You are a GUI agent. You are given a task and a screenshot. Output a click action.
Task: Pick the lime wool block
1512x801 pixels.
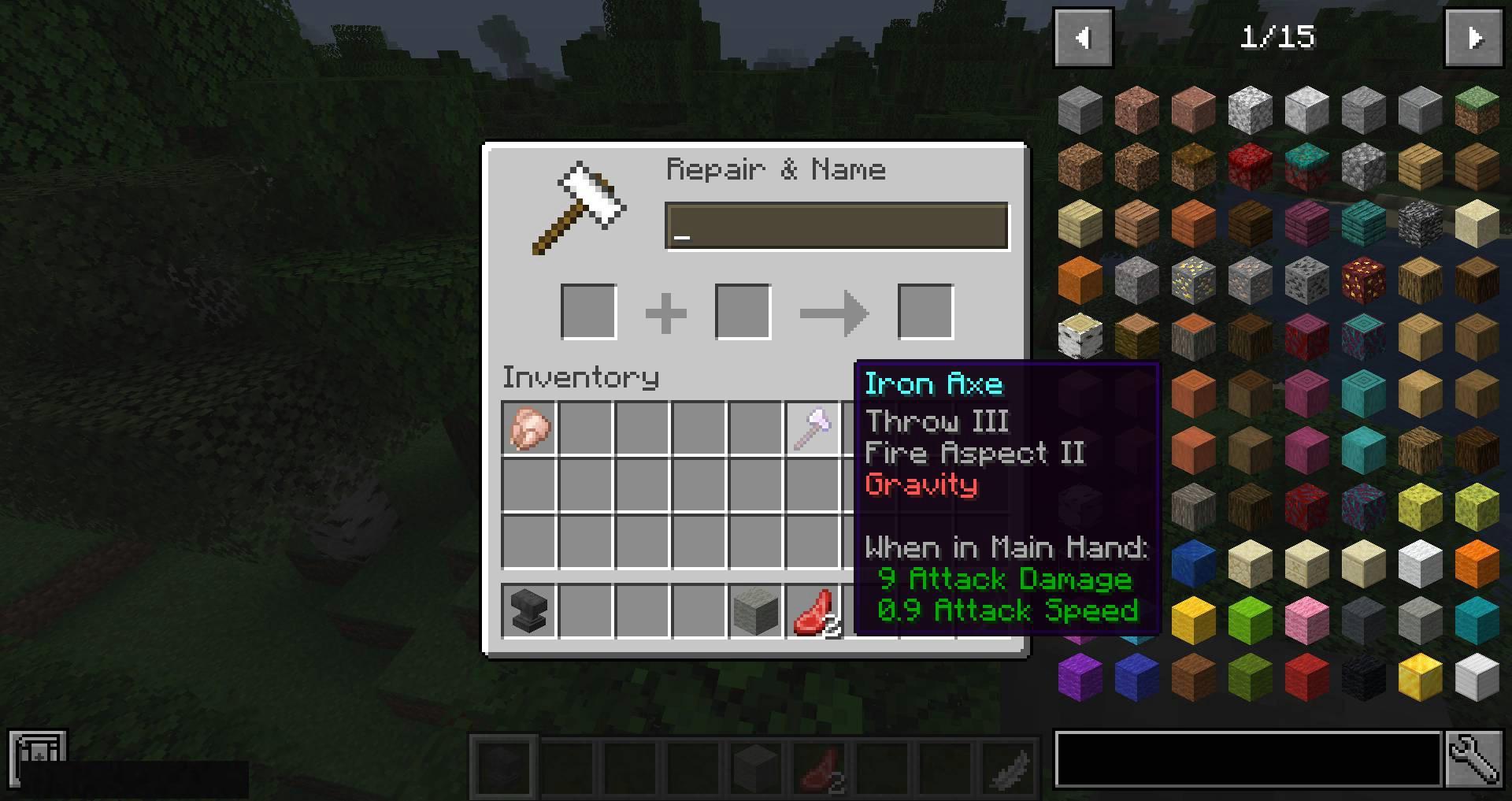[1250, 621]
